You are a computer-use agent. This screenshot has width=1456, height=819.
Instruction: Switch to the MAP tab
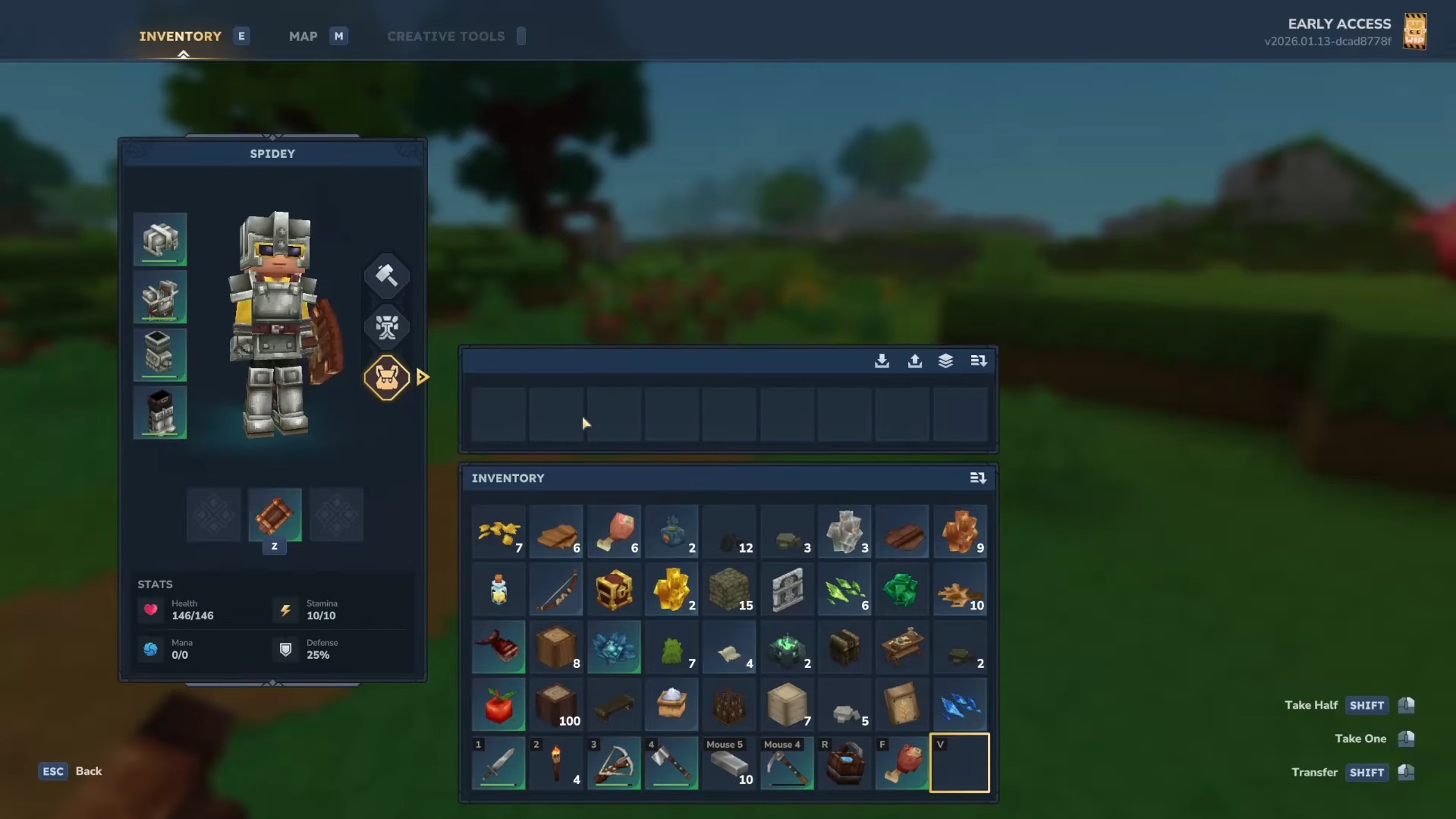click(x=303, y=36)
